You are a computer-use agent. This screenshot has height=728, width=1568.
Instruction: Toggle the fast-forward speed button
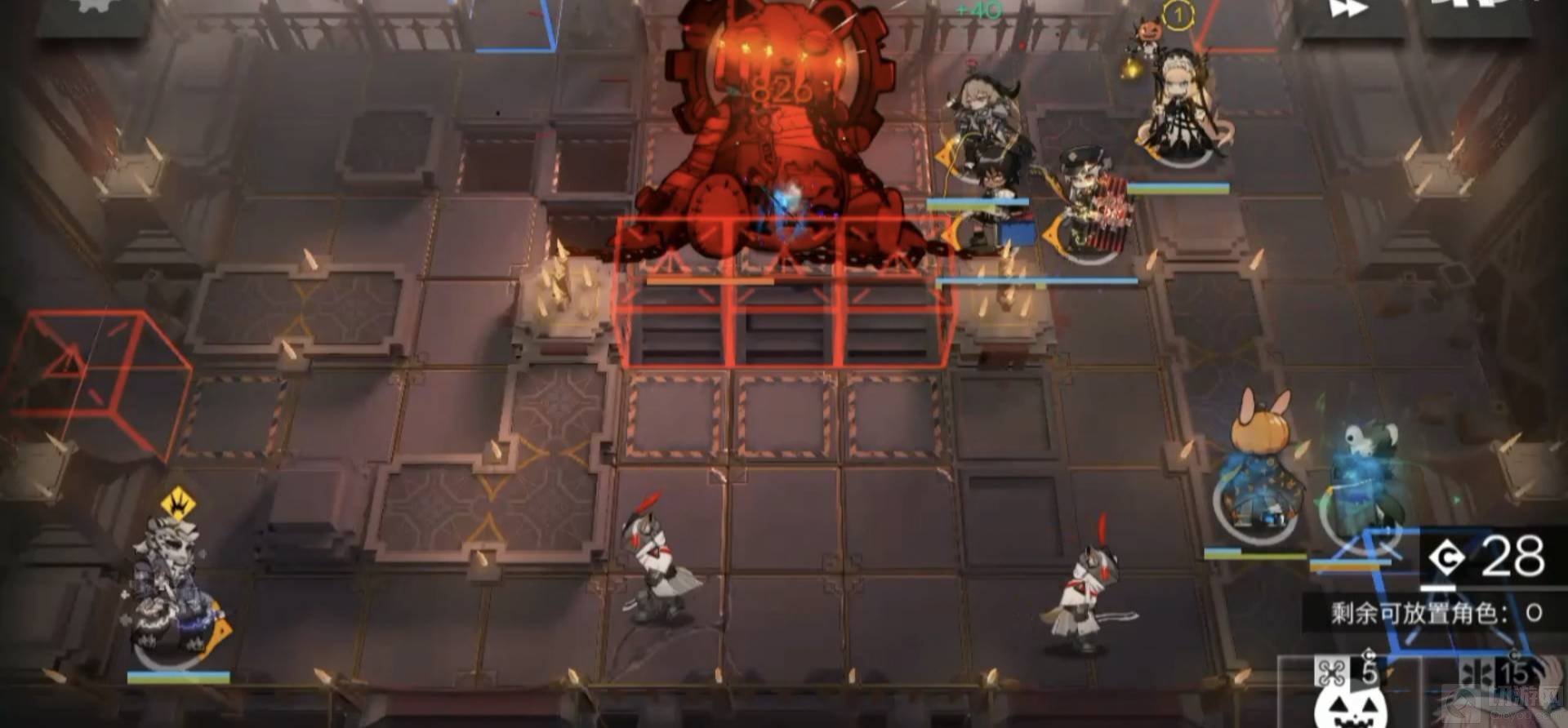coord(1348,11)
